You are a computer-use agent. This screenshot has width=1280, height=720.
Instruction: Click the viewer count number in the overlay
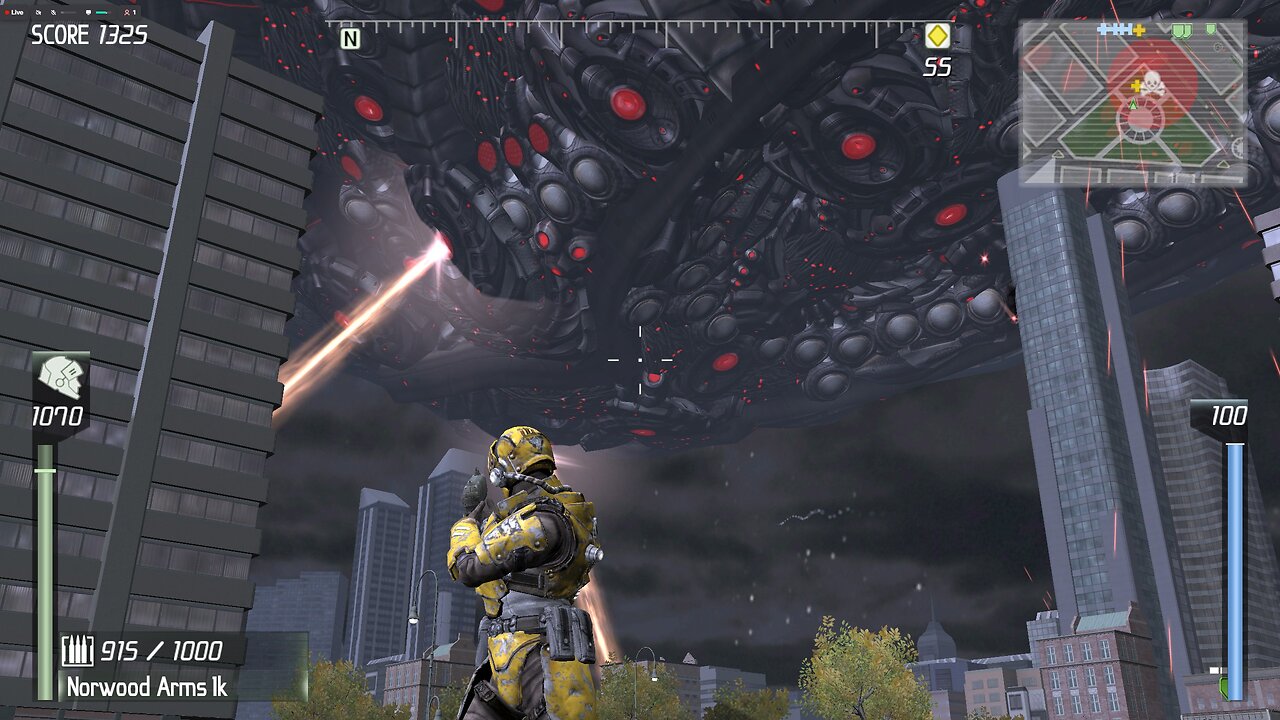tap(134, 12)
